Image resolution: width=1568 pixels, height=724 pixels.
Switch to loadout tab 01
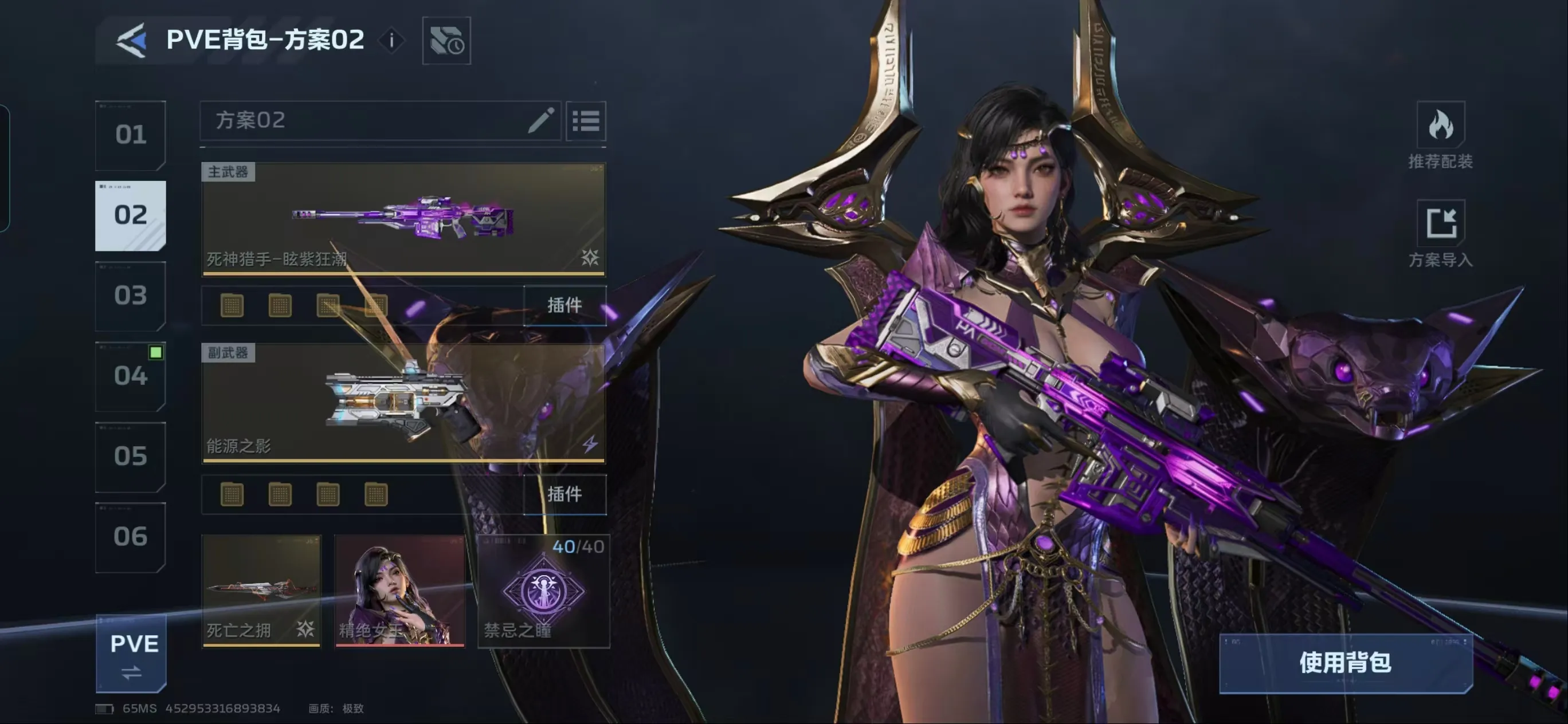[x=130, y=135]
